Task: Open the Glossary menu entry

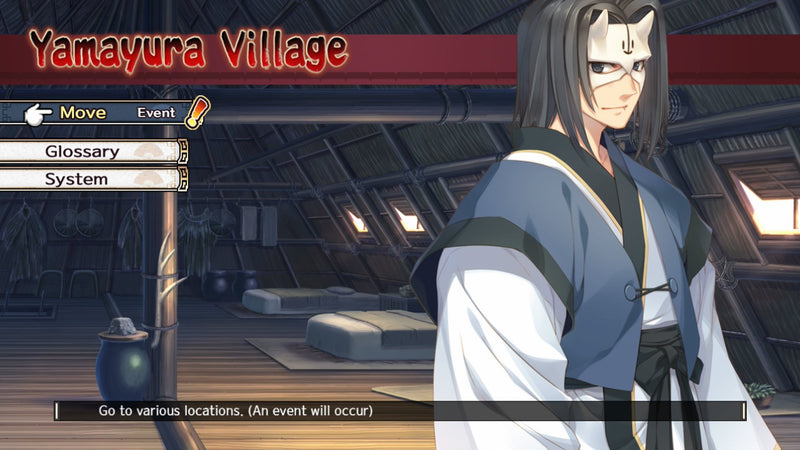Action: [x=83, y=152]
